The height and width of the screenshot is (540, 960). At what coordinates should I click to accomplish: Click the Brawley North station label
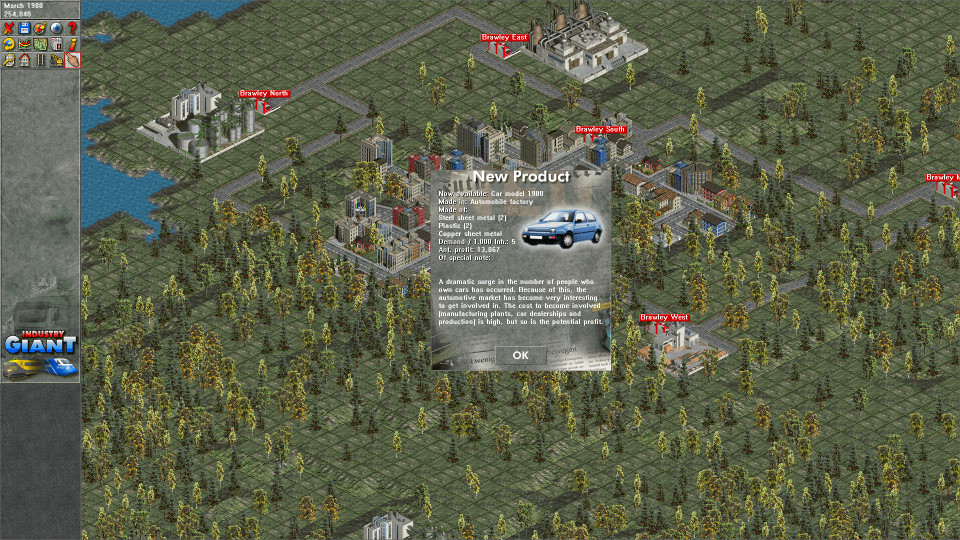click(264, 94)
